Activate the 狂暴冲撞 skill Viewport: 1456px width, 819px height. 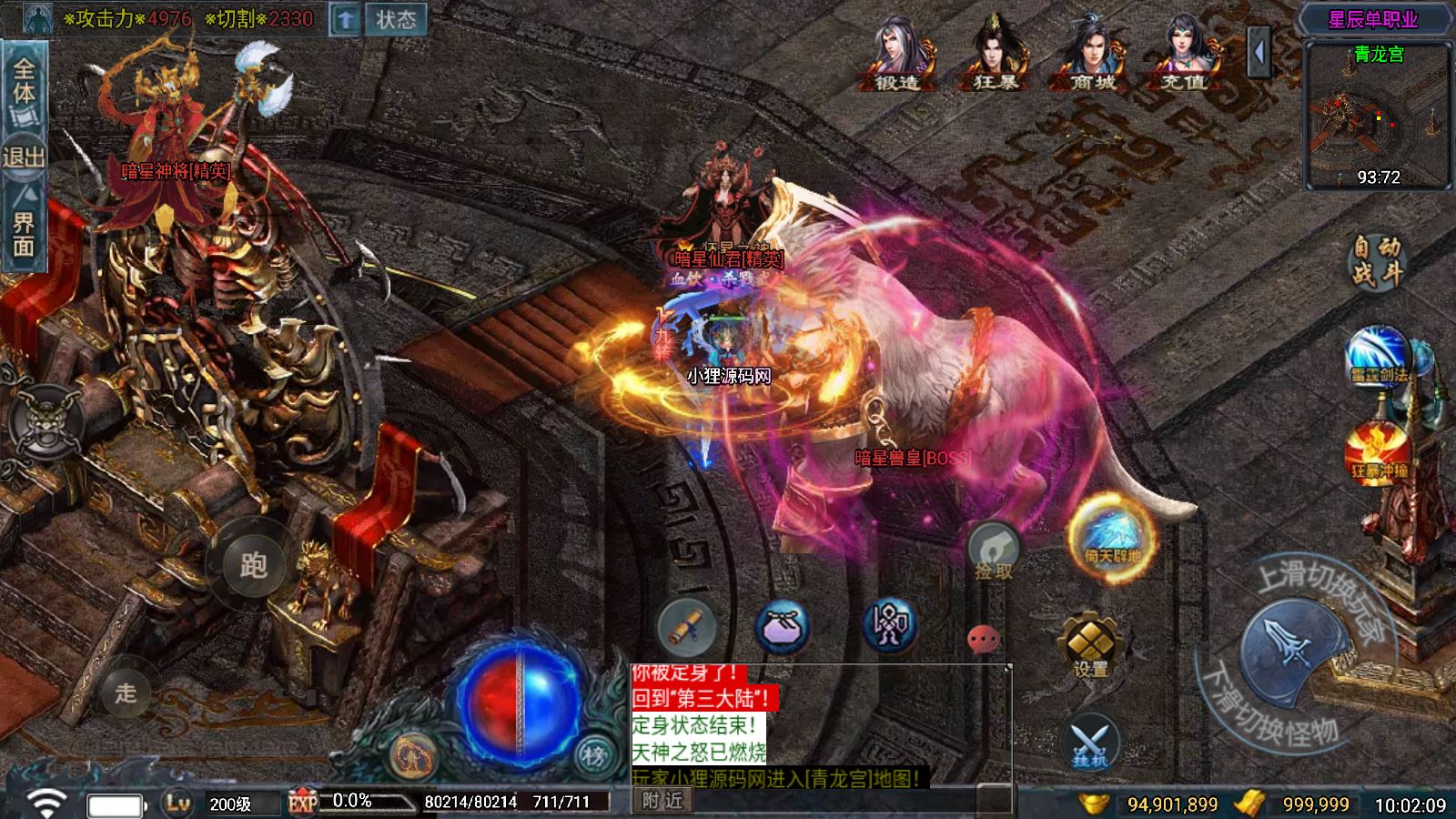[x=1379, y=452]
